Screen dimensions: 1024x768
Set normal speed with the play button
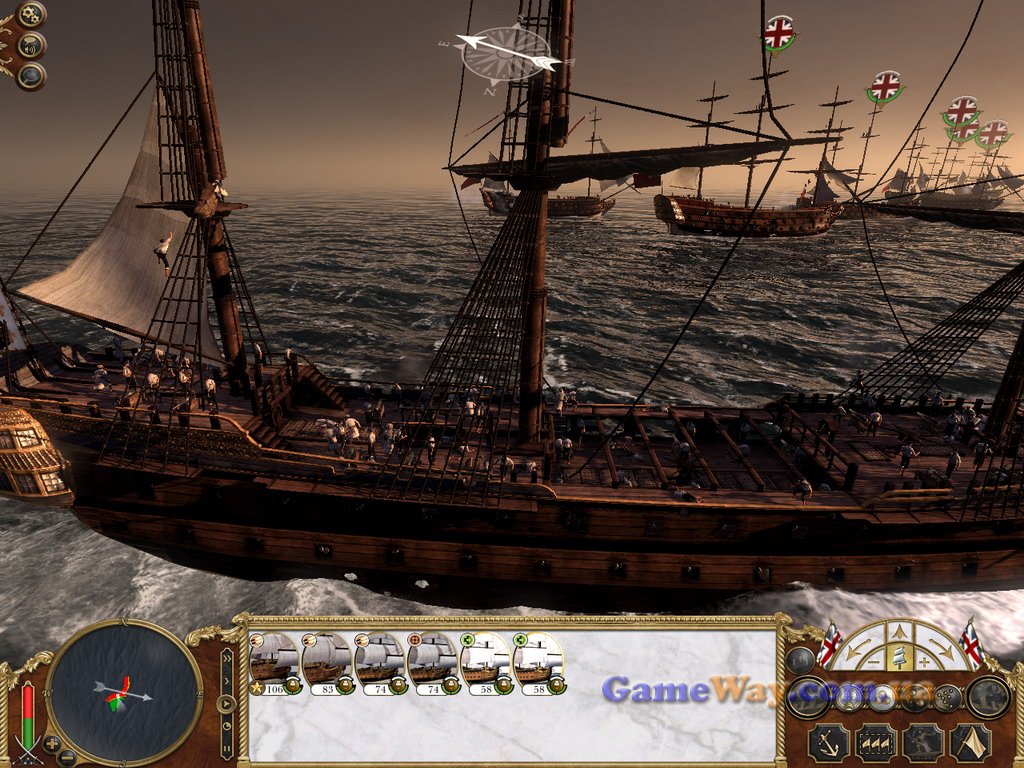(227, 702)
